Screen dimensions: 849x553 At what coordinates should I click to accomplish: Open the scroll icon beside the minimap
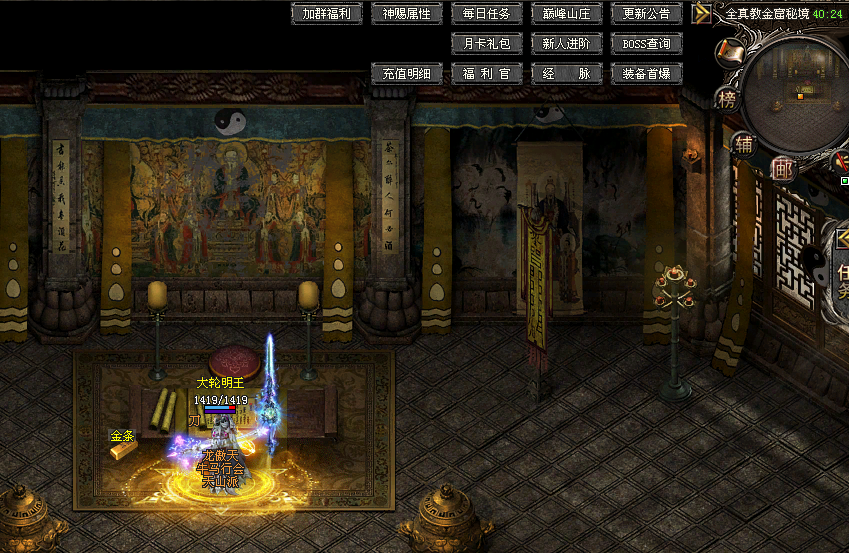click(730, 50)
